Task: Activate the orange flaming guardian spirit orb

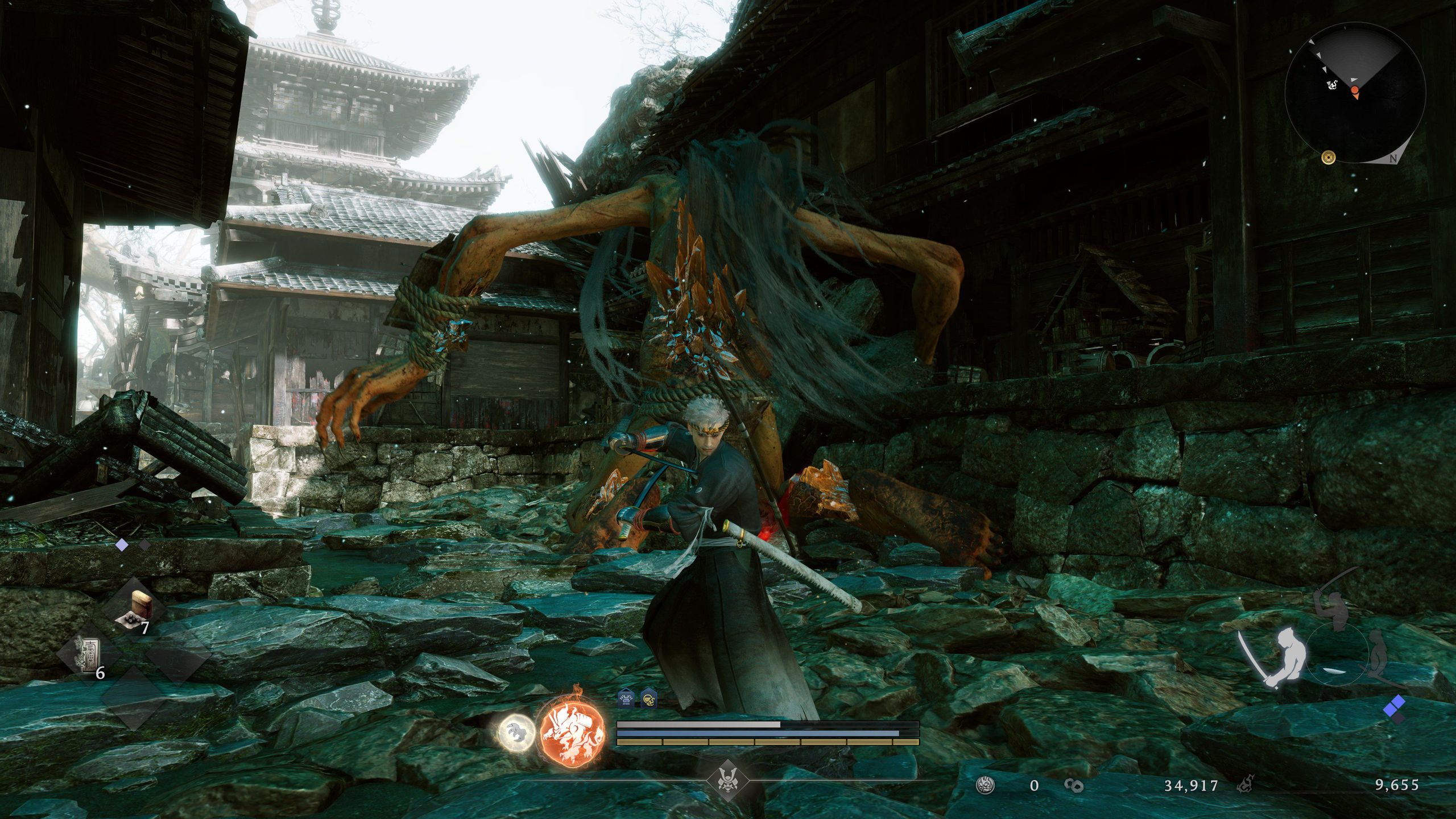Action: [x=572, y=732]
